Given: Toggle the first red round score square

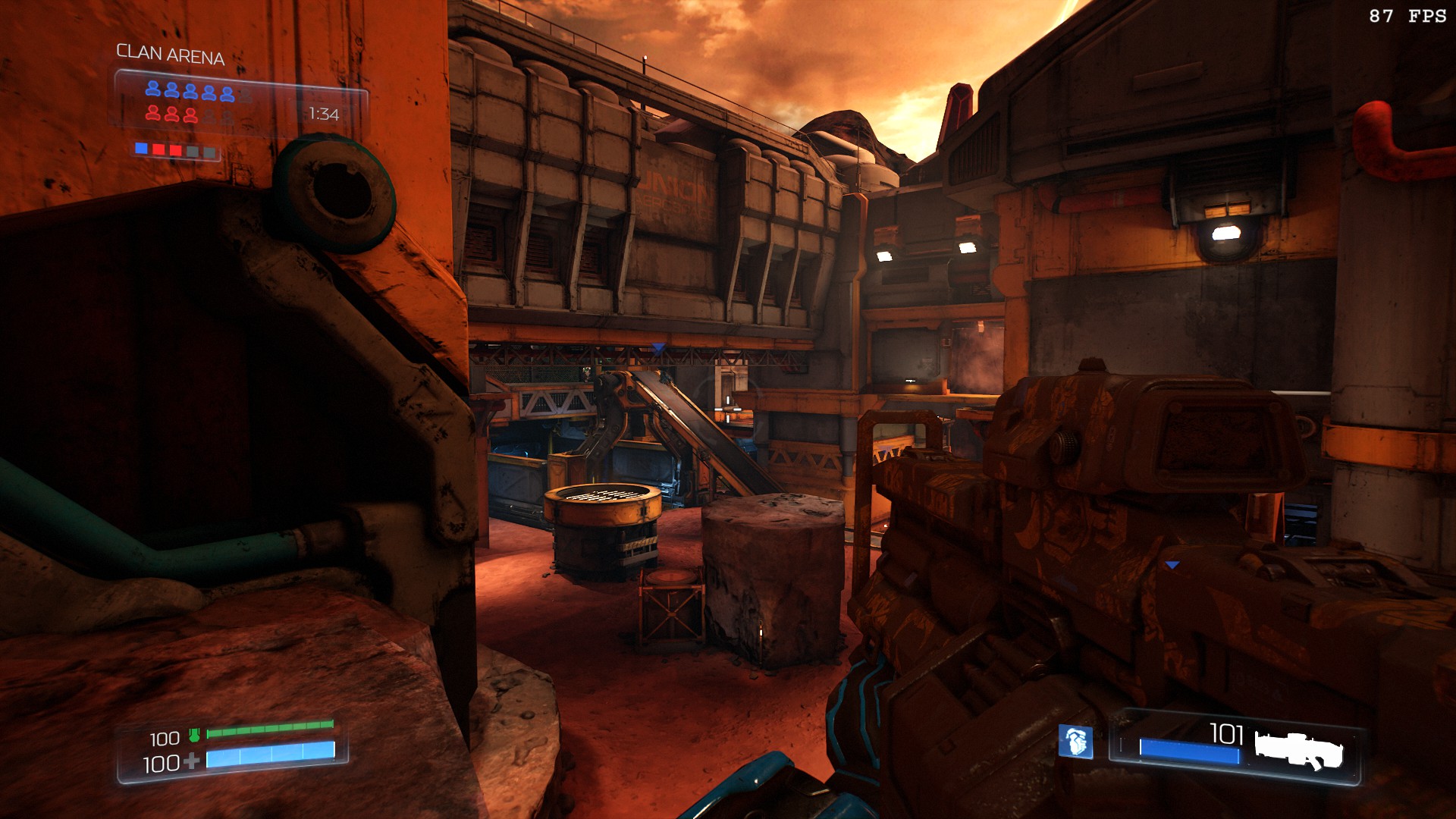Looking at the screenshot, I should click(x=159, y=149).
